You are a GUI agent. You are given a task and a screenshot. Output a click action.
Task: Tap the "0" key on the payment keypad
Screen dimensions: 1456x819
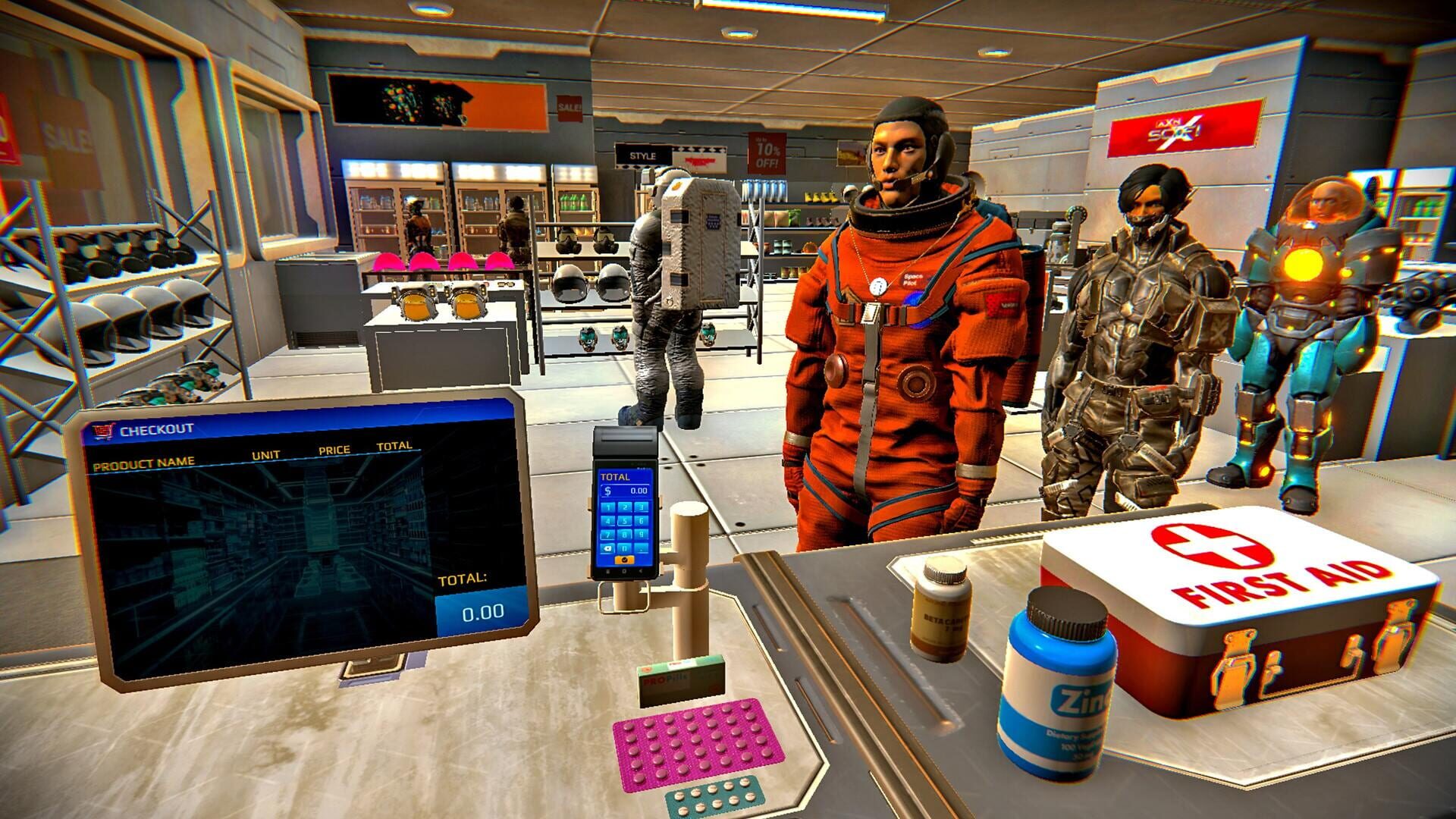[624, 548]
